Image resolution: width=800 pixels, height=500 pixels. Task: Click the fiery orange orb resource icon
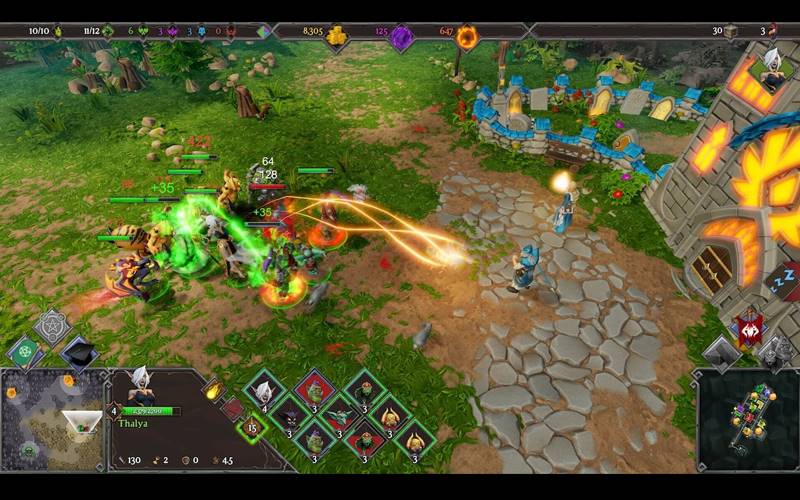pos(467,38)
